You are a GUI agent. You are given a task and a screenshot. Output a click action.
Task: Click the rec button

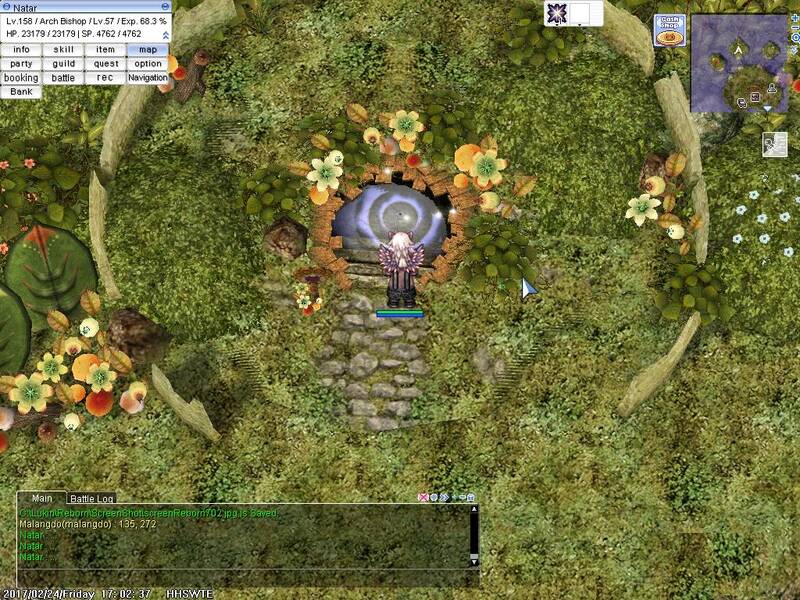tap(105, 77)
